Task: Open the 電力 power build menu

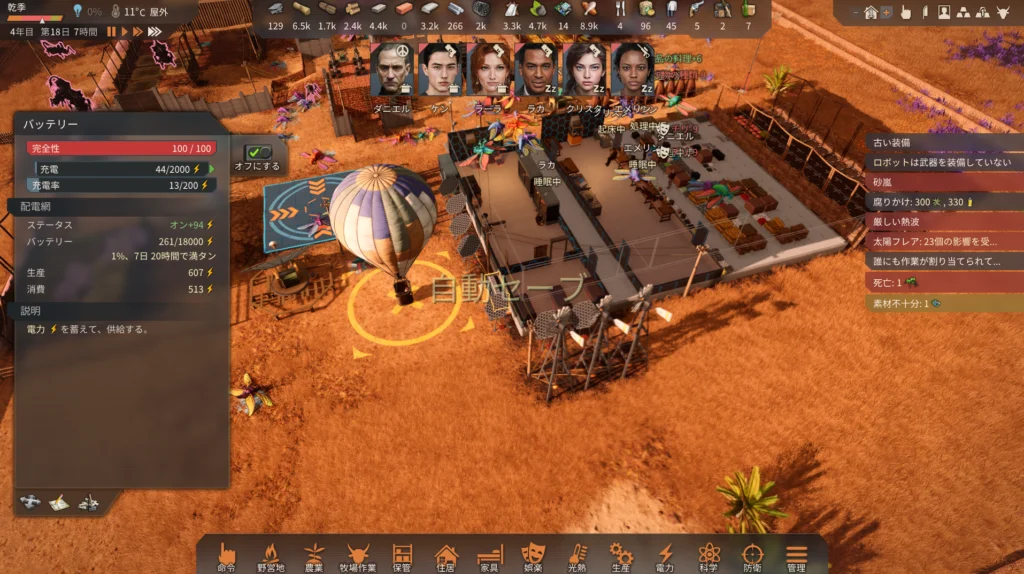Action: [665, 555]
